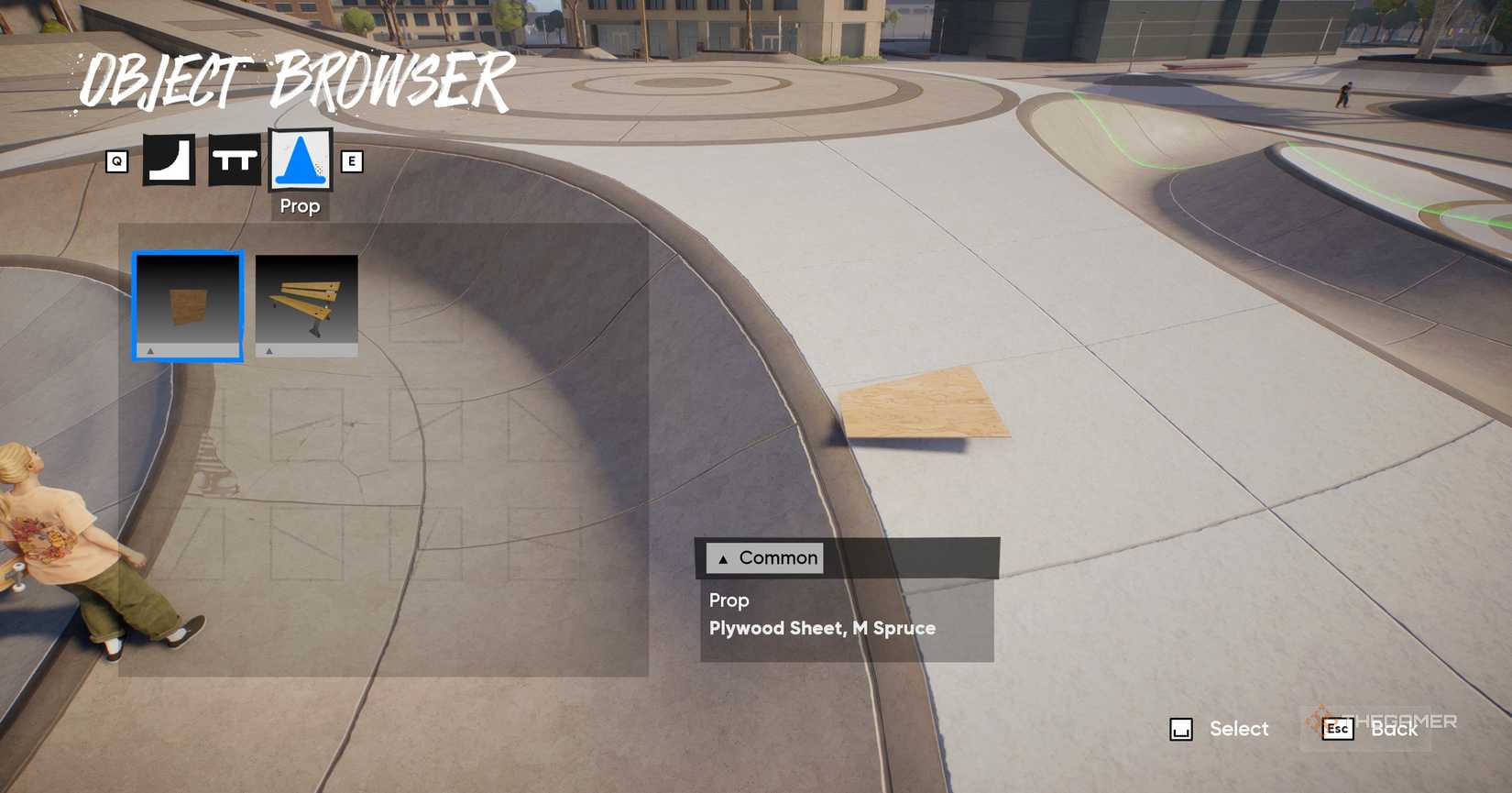Image resolution: width=1512 pixels, height=793 pixels.
Task: Click the Esc key icon beside Back
Action: [1336, 730]
